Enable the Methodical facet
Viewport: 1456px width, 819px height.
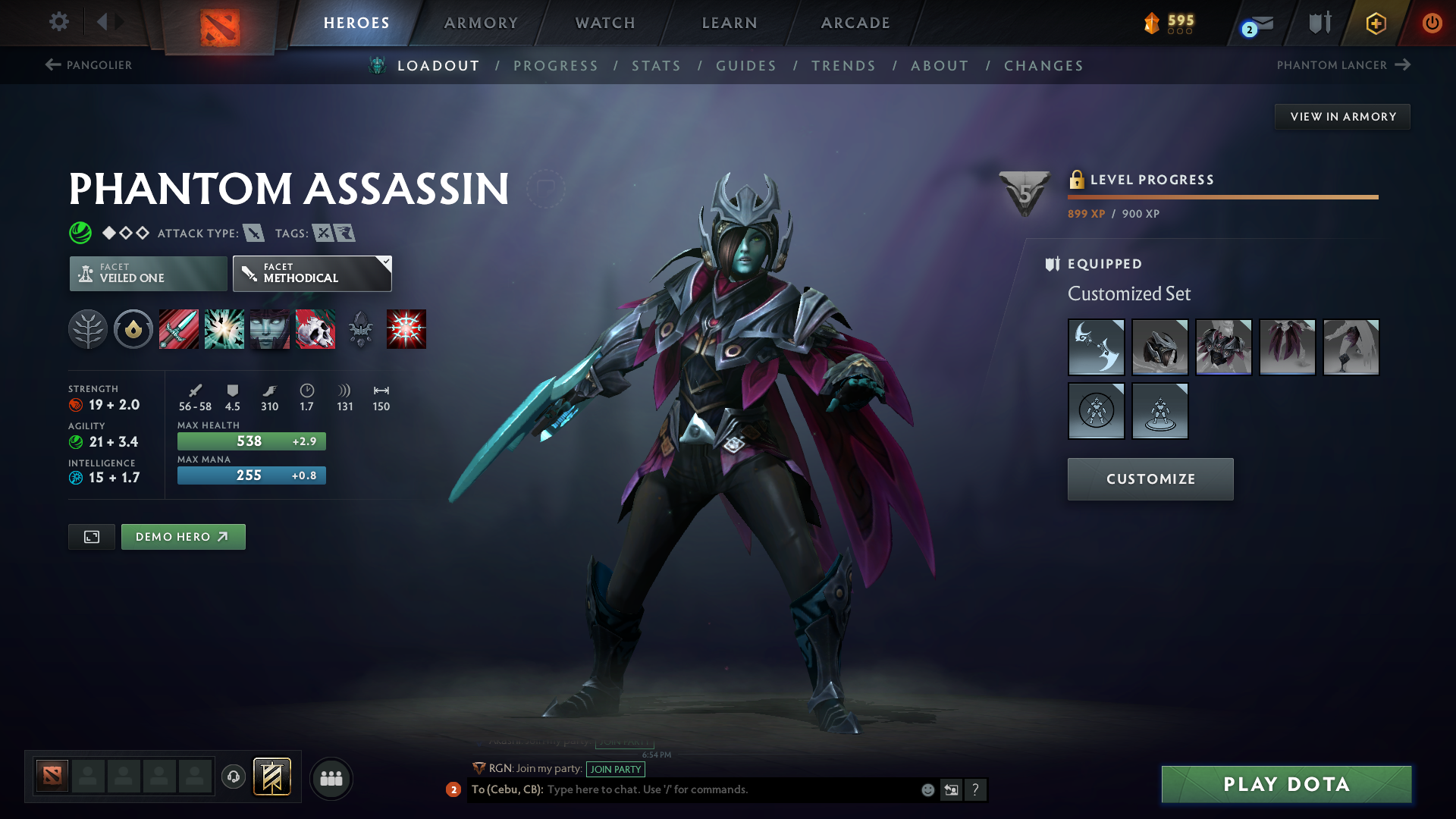pyautogui.click(x=307, y=273)
